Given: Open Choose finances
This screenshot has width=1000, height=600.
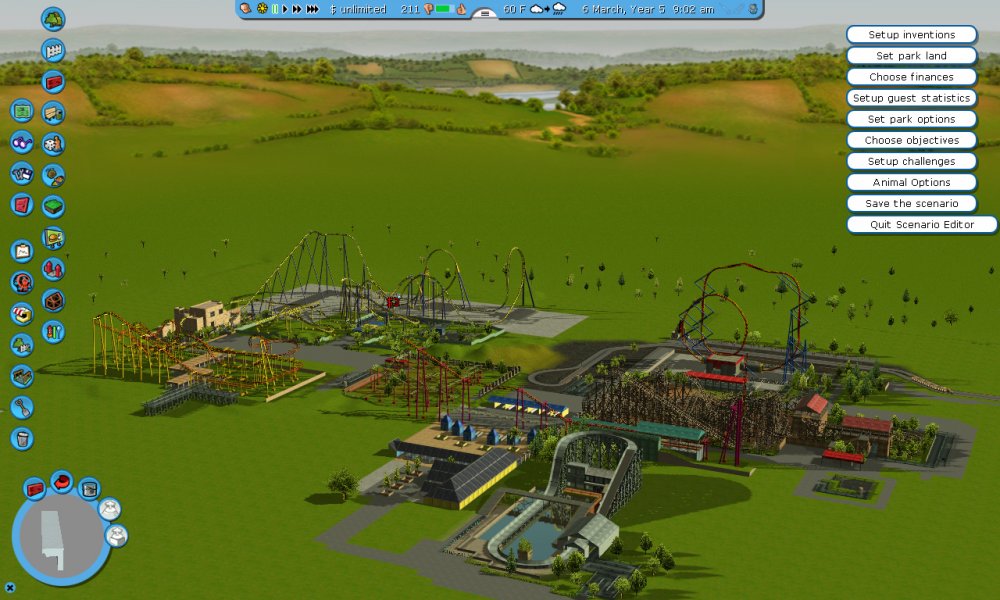Looking at the screenshot, I should (911, 77).
